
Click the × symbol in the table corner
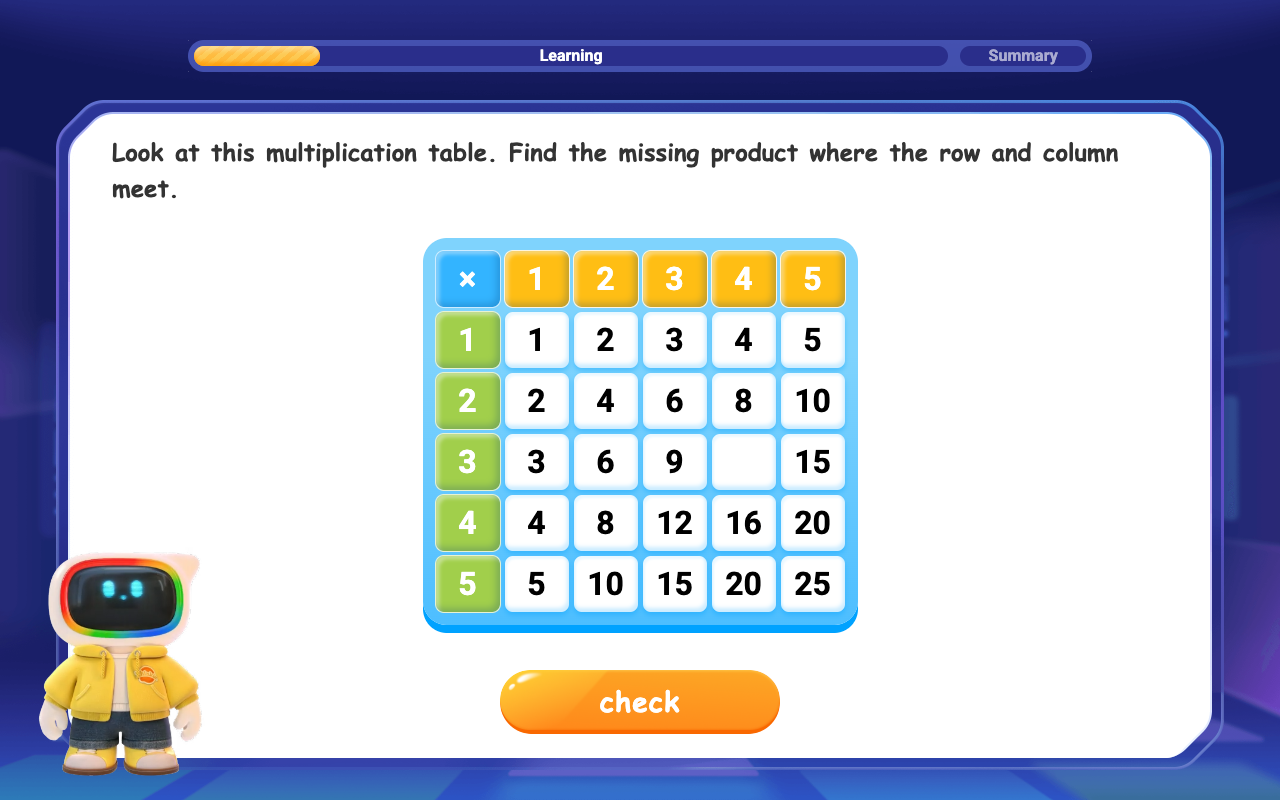point(467,279)
